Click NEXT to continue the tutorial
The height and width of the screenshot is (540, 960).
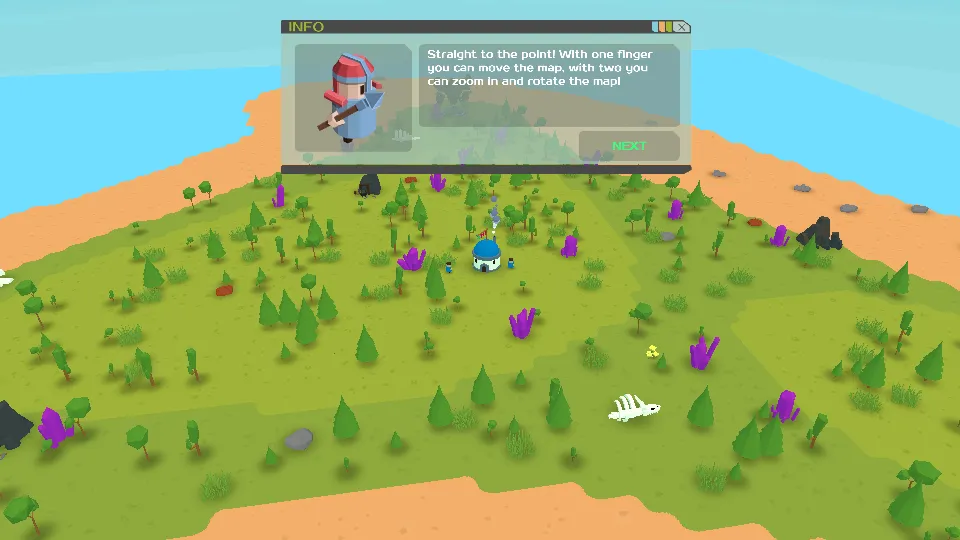pyautogui.click(x=629, y=146)
